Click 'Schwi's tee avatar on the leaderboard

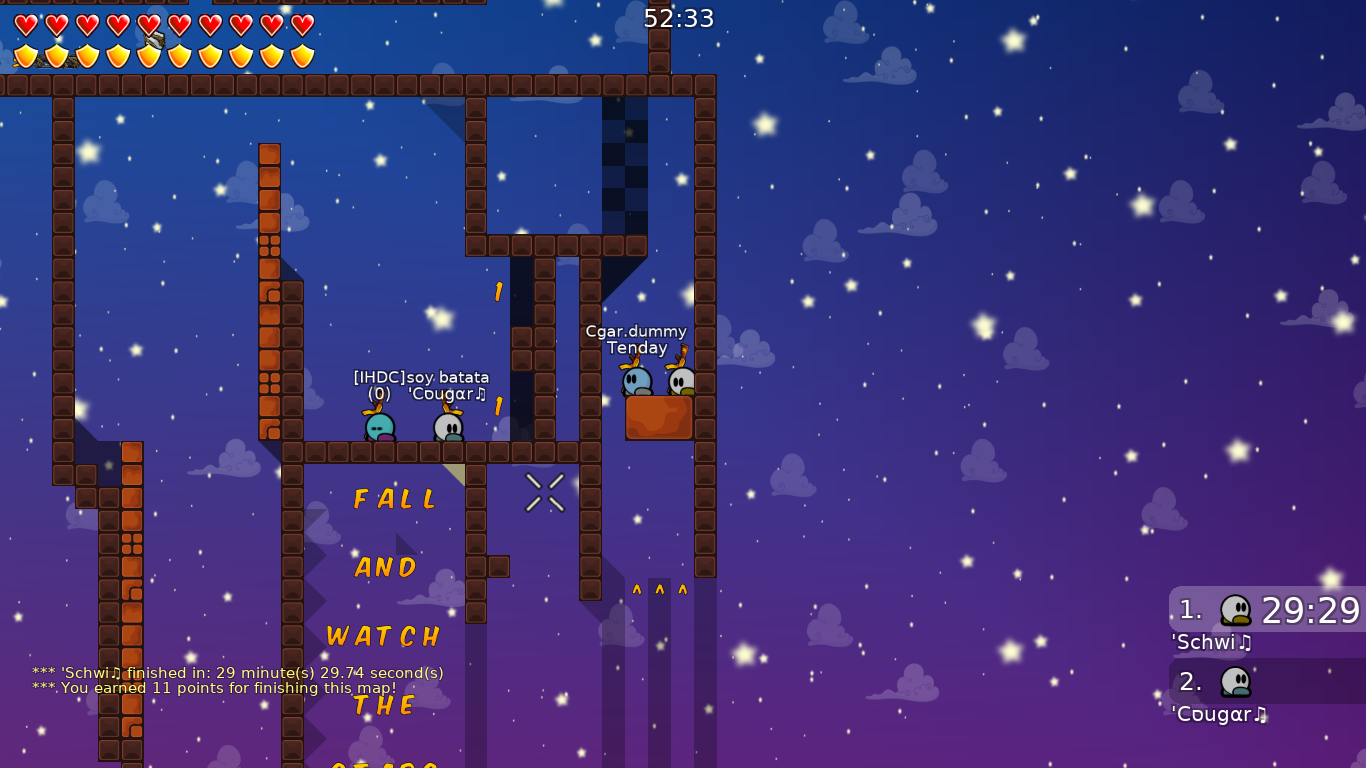(1237, 611)
